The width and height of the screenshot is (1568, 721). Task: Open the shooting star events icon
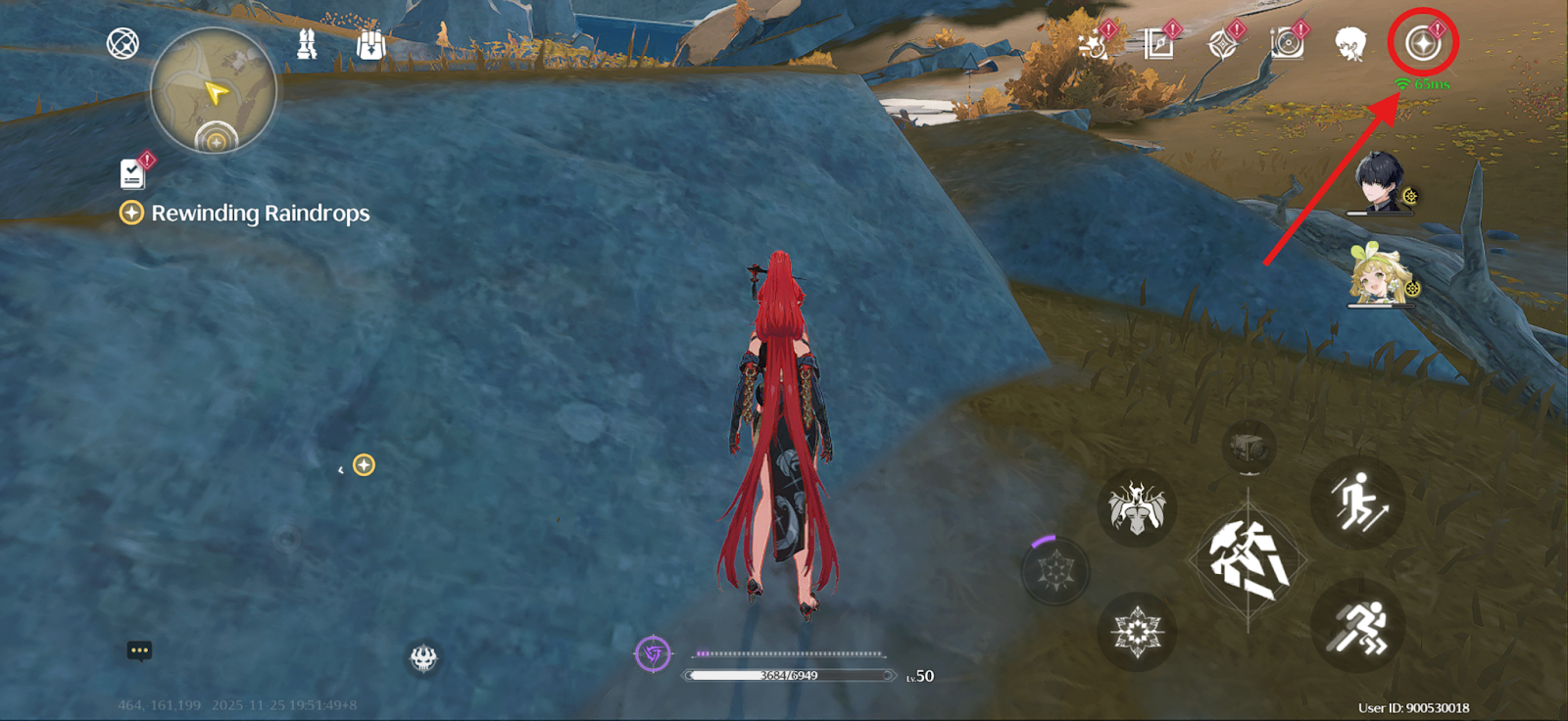pyautogui.click(x=1093, y=44)
